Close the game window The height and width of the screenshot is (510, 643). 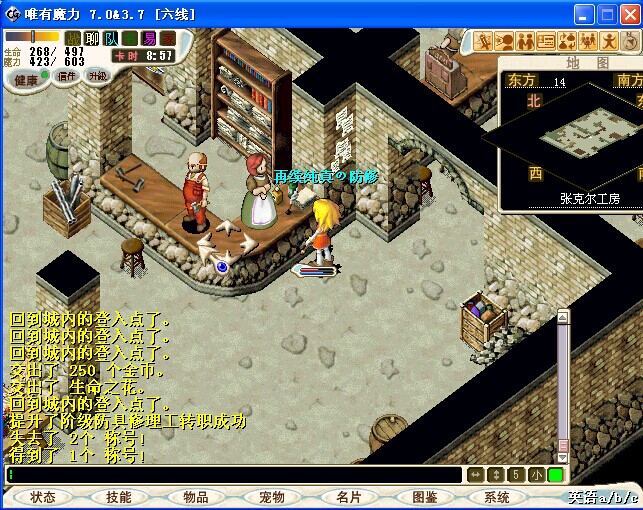pyautogui.click(x=629, y=14)
